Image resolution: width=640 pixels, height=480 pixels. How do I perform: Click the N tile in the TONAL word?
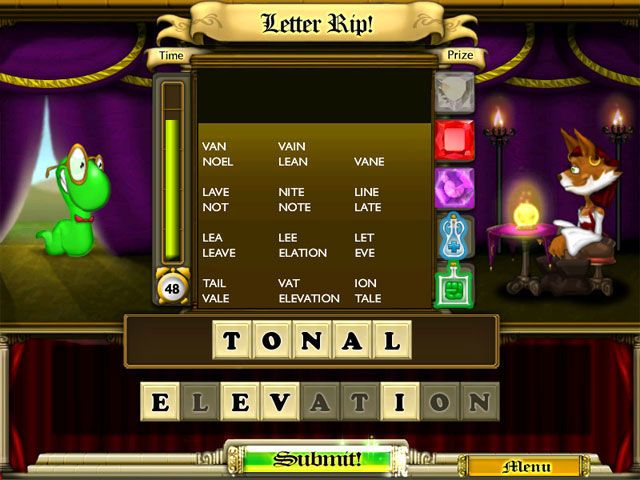(x=311, y=341)
